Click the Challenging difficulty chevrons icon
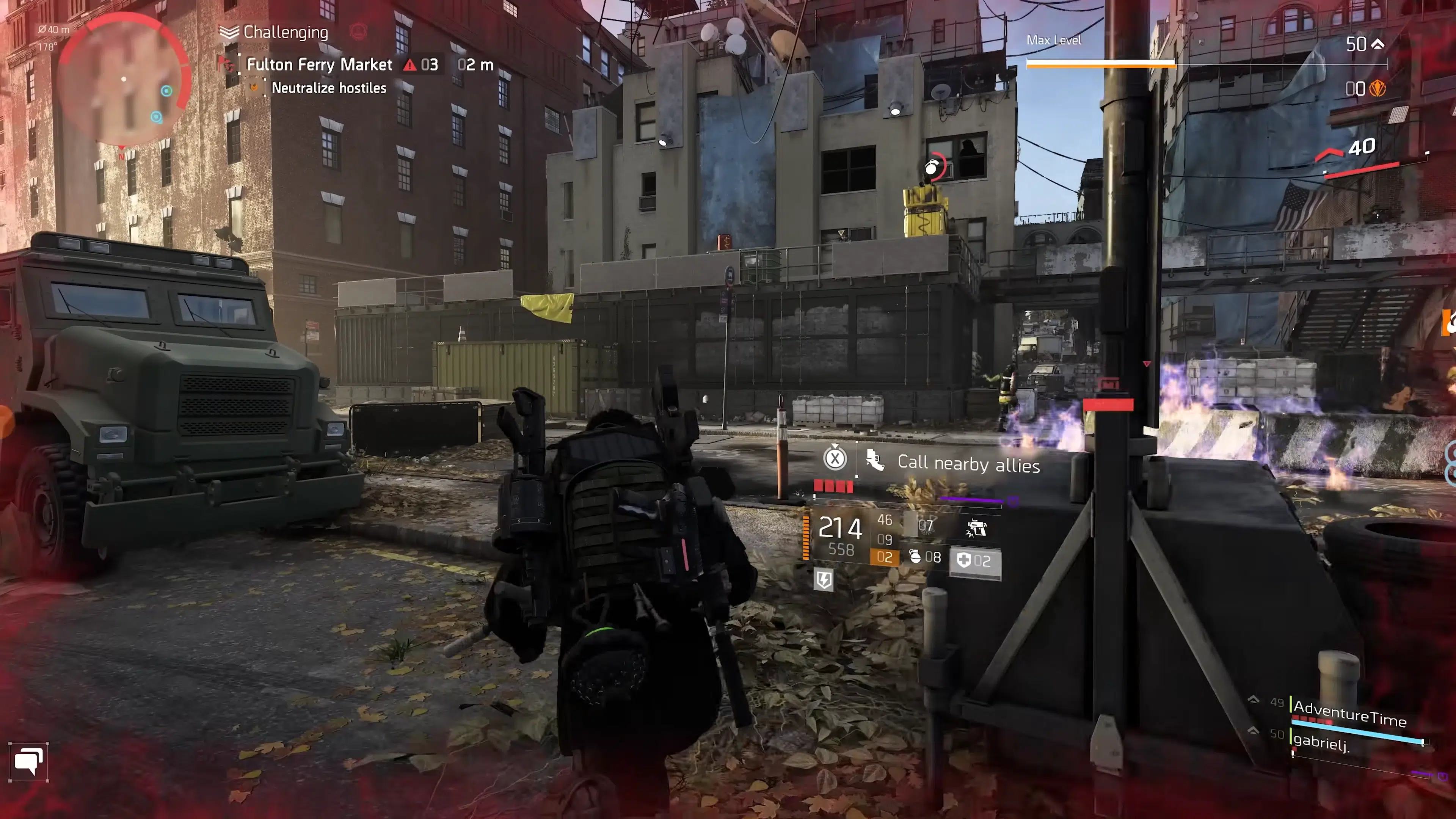The width and height of the screenshot is (1456, 819). 228,32
